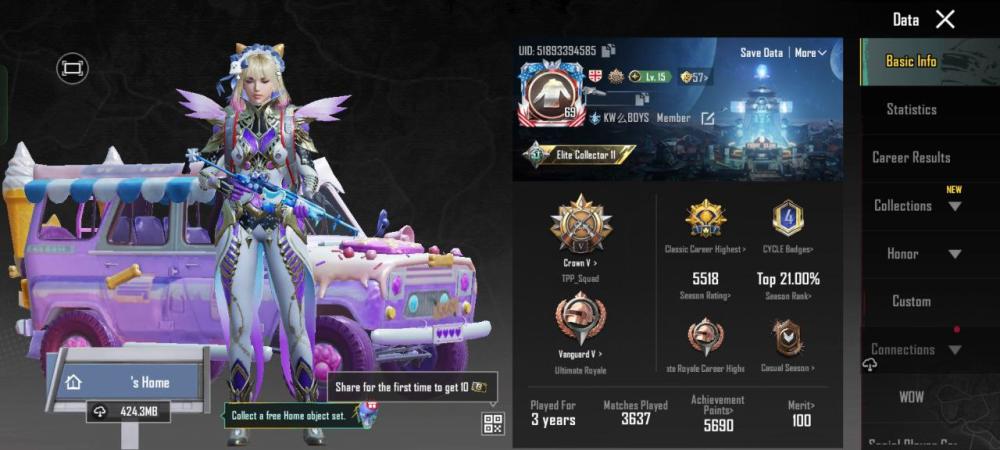Close the Data profile screen
Image resolution: width=1000 pixels, height=450 pixels.
(x=945, y=19)
